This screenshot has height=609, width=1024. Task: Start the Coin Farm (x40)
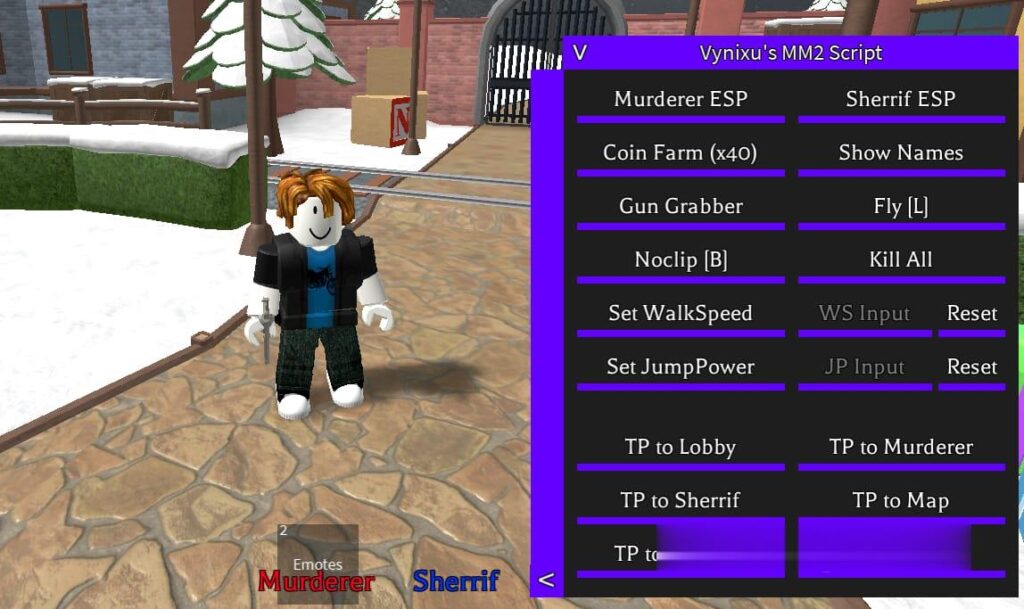[680, 153]
